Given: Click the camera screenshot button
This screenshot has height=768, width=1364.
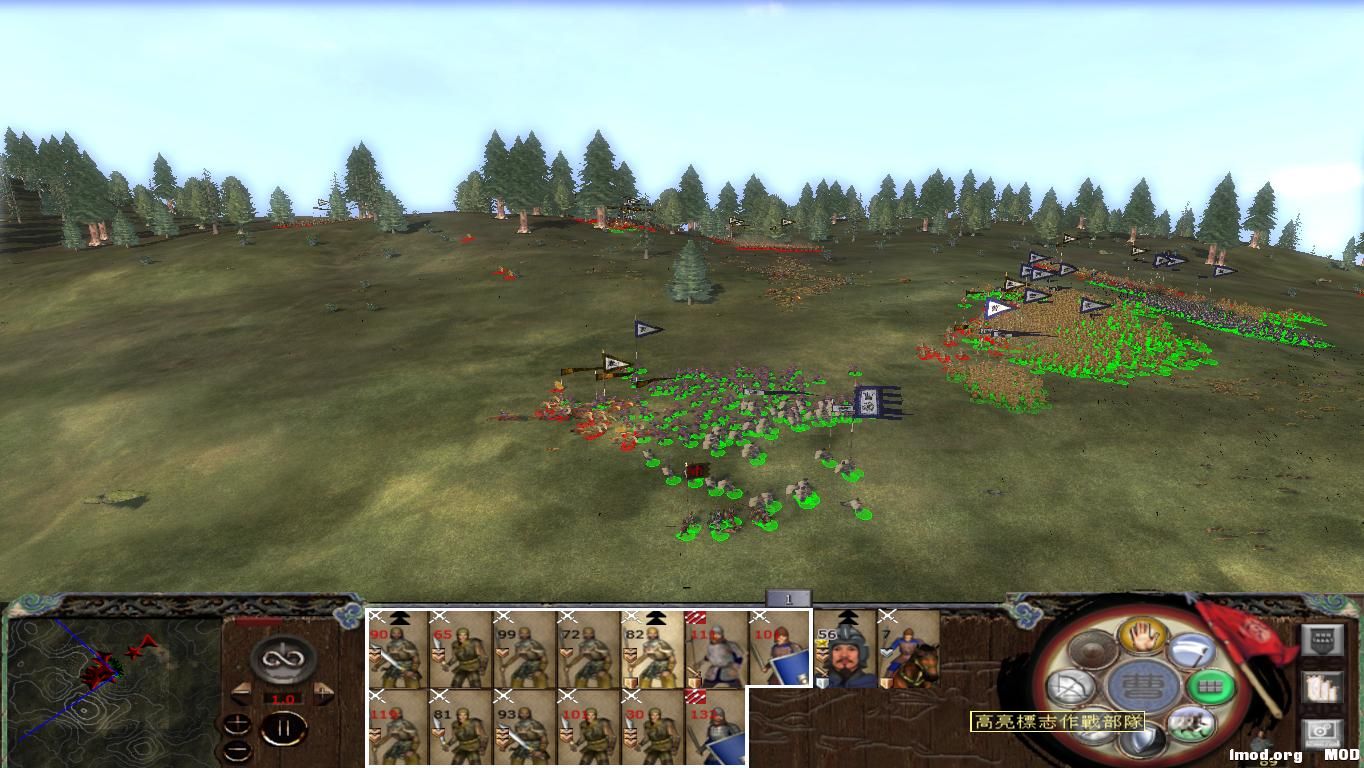Looking at the screenshot, I should [1322, 730].
